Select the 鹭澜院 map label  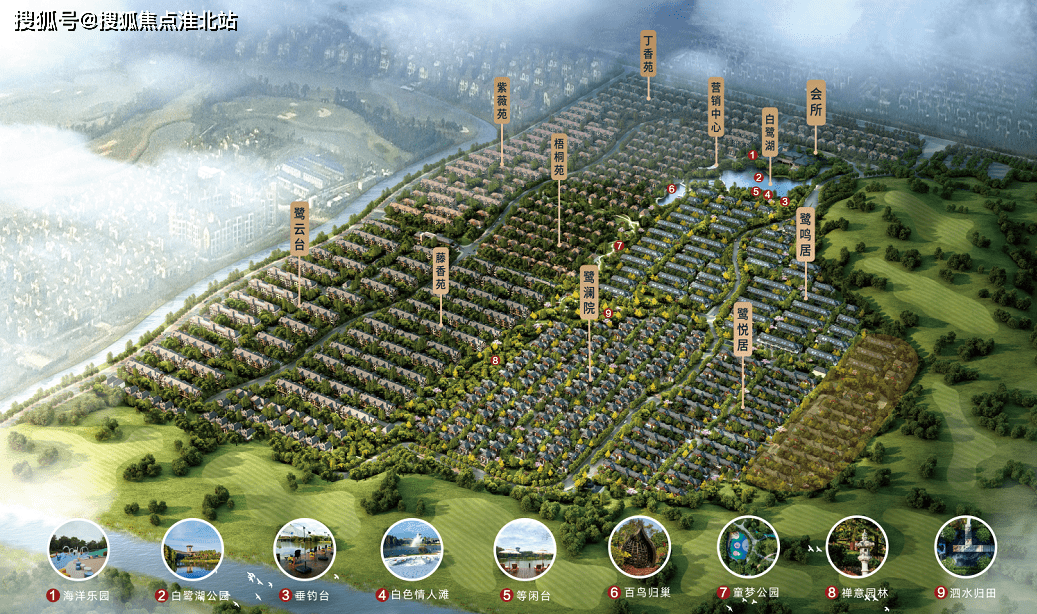589,292
